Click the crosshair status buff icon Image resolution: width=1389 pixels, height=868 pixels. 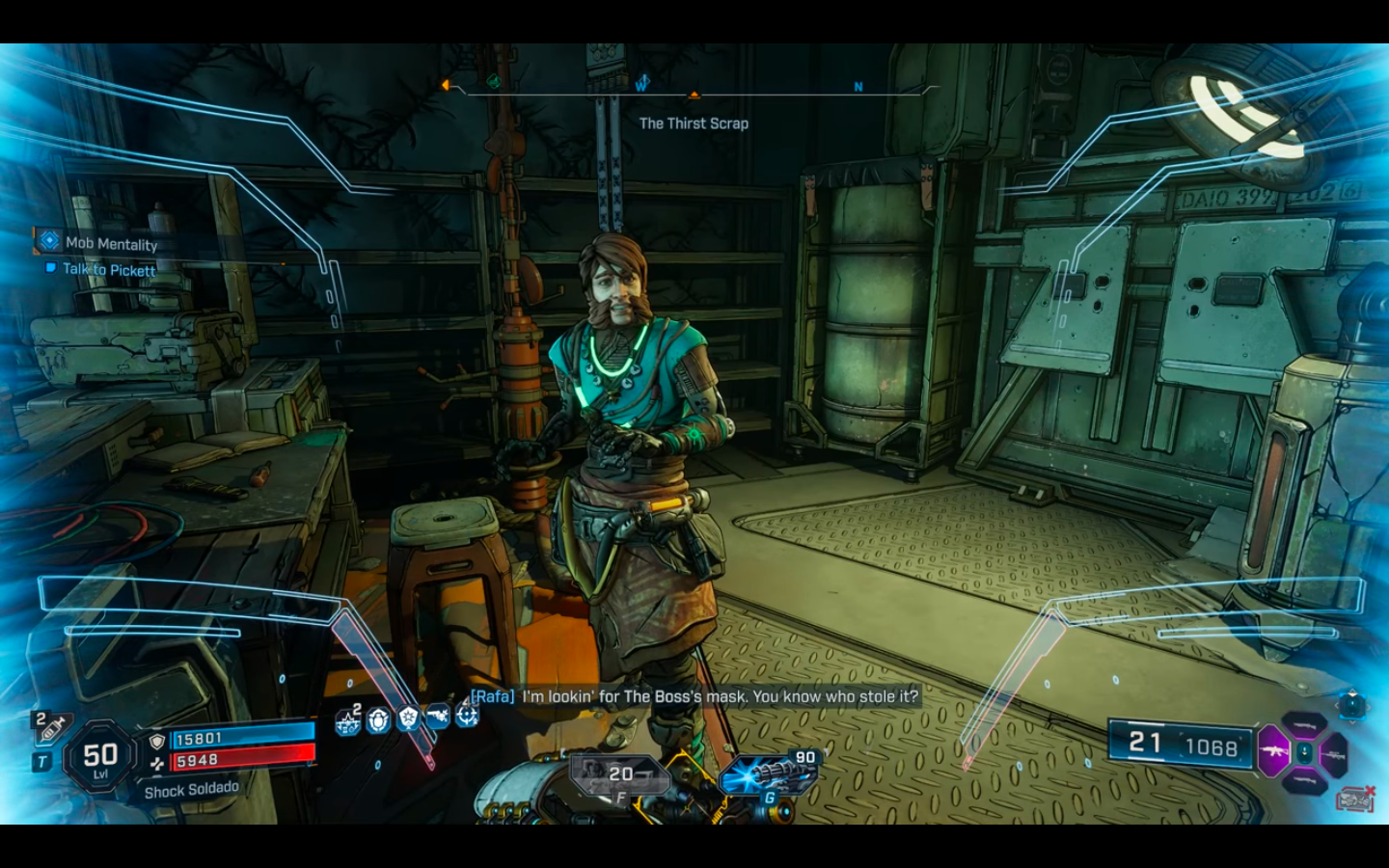[x=467, y=717]
